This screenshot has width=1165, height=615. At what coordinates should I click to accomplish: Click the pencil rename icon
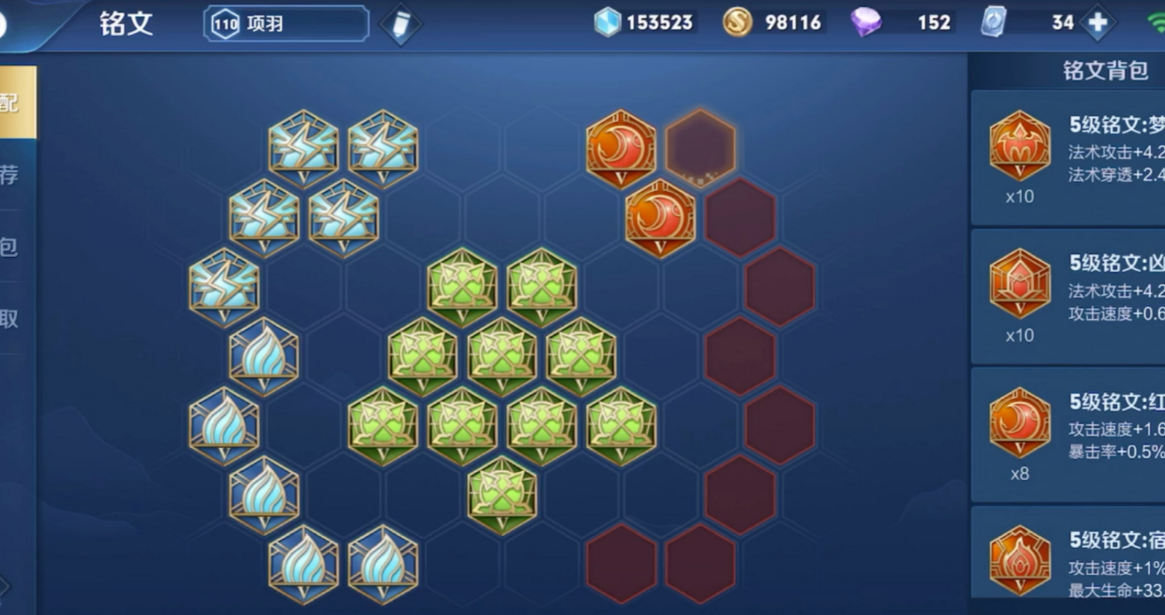click(400, 24)
